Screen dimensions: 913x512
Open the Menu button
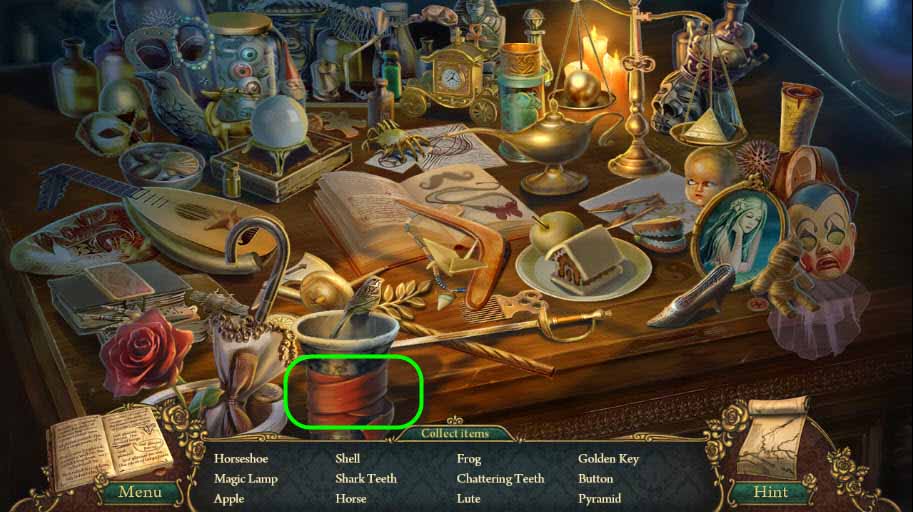click(140, 491)
